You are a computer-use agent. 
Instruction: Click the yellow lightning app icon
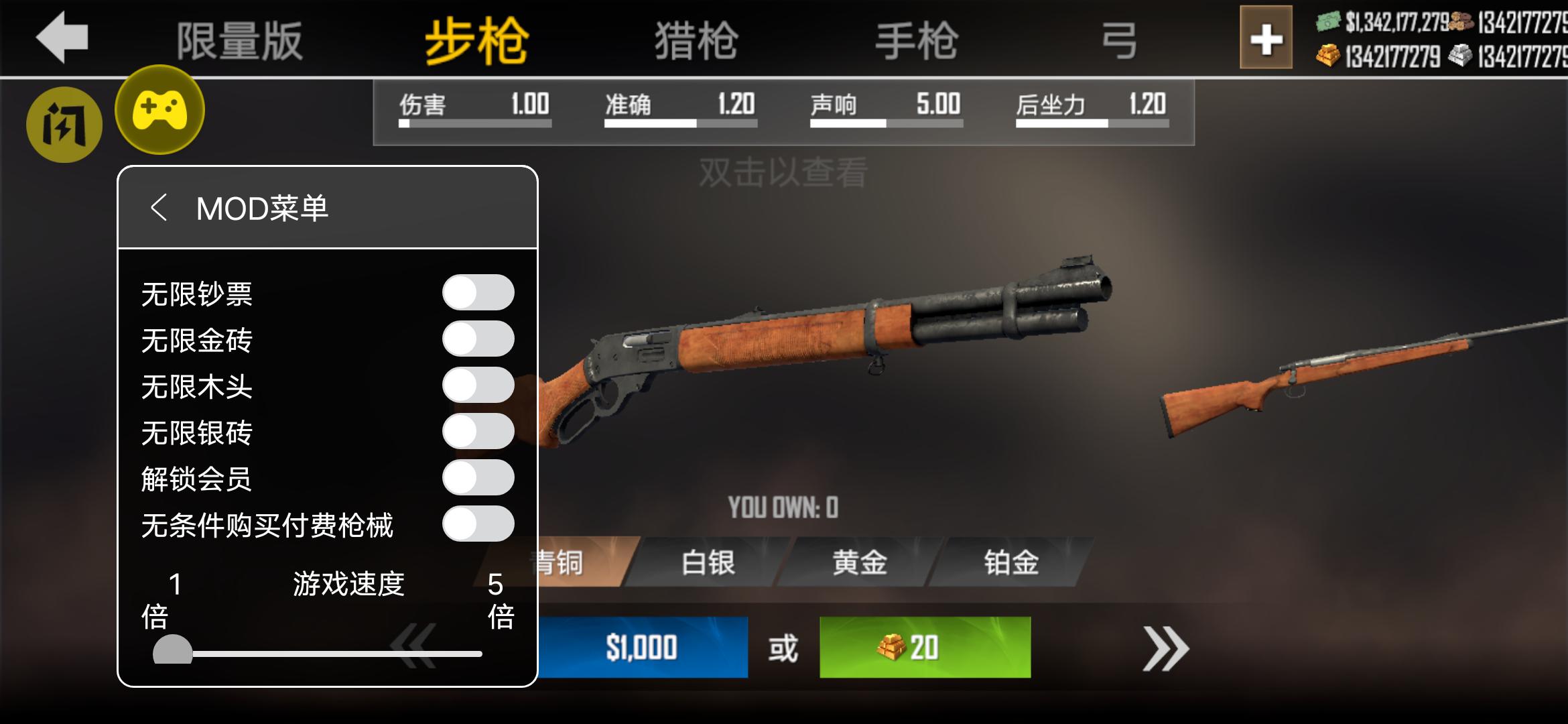pos(64,125)
